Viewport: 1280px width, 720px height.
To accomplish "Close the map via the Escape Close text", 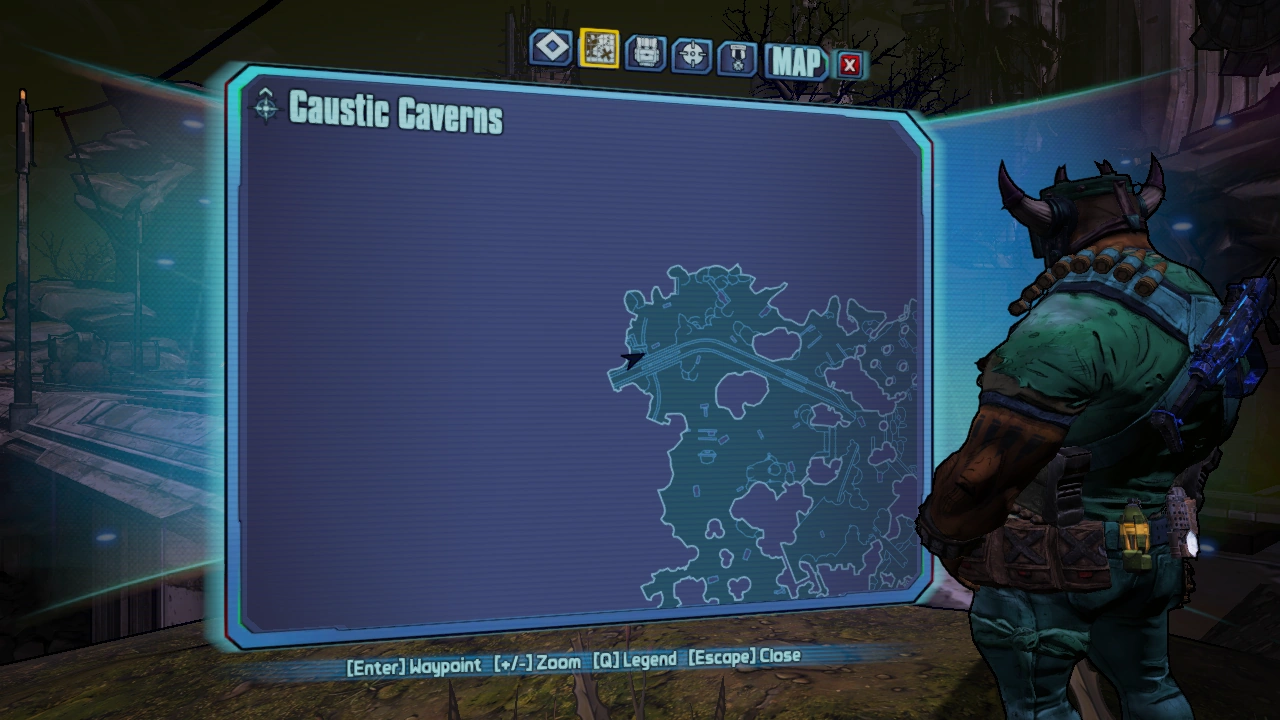I will tap(745, 656).
